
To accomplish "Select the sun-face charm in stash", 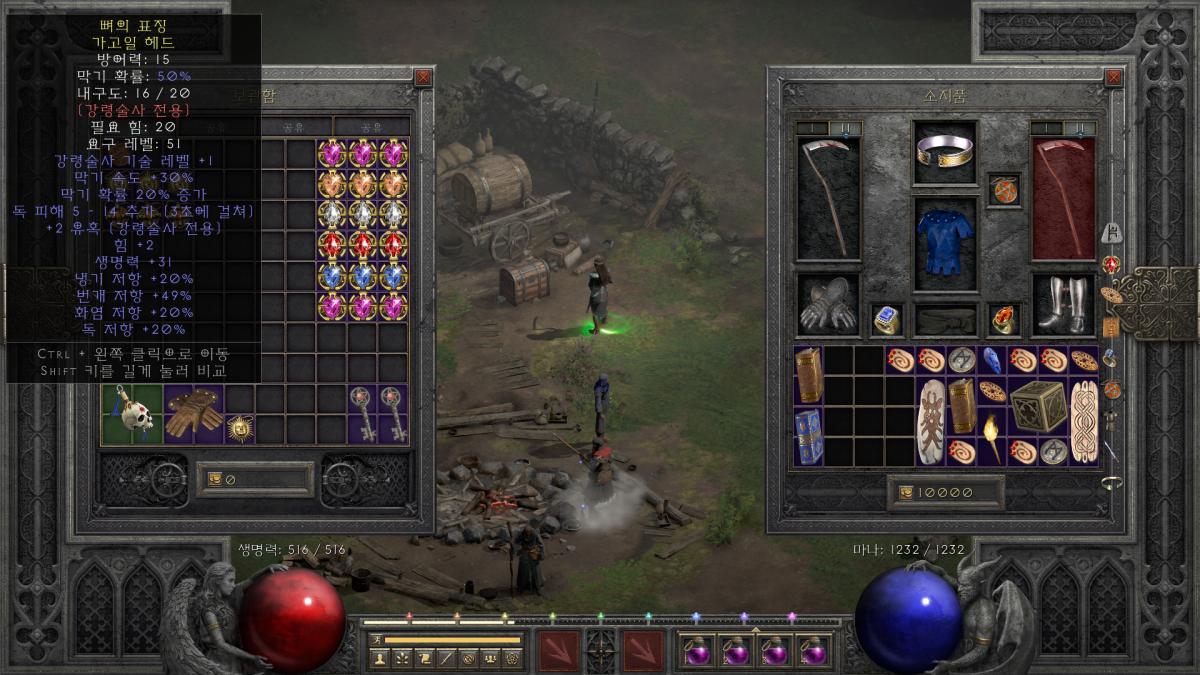I will (x=240, y=429).
